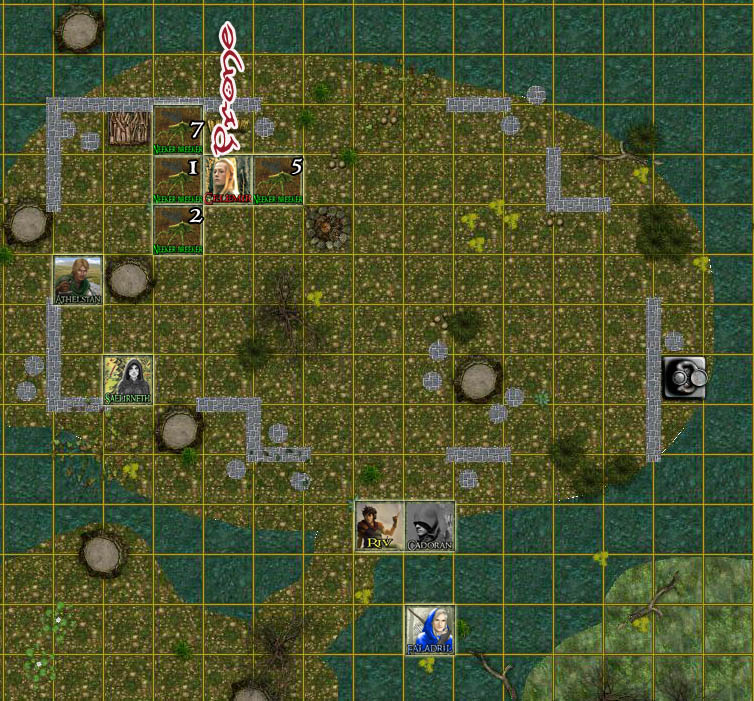Image resolution: width=754 pixels, height=701 pixels.
Task: Select the Athelstan character token
Action: (x=78, y=280)
